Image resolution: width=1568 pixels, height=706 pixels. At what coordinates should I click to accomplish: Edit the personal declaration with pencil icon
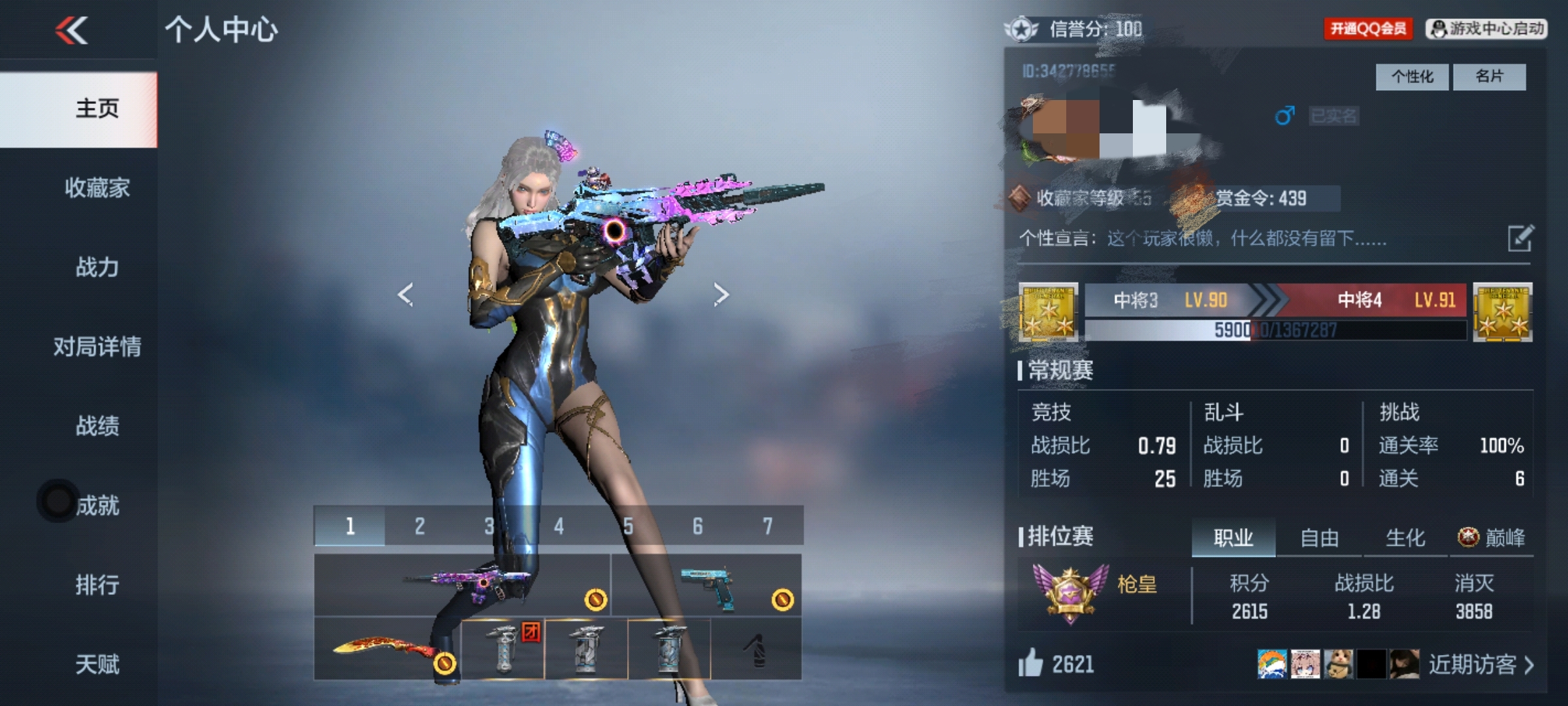click(x=1520, y=239)
